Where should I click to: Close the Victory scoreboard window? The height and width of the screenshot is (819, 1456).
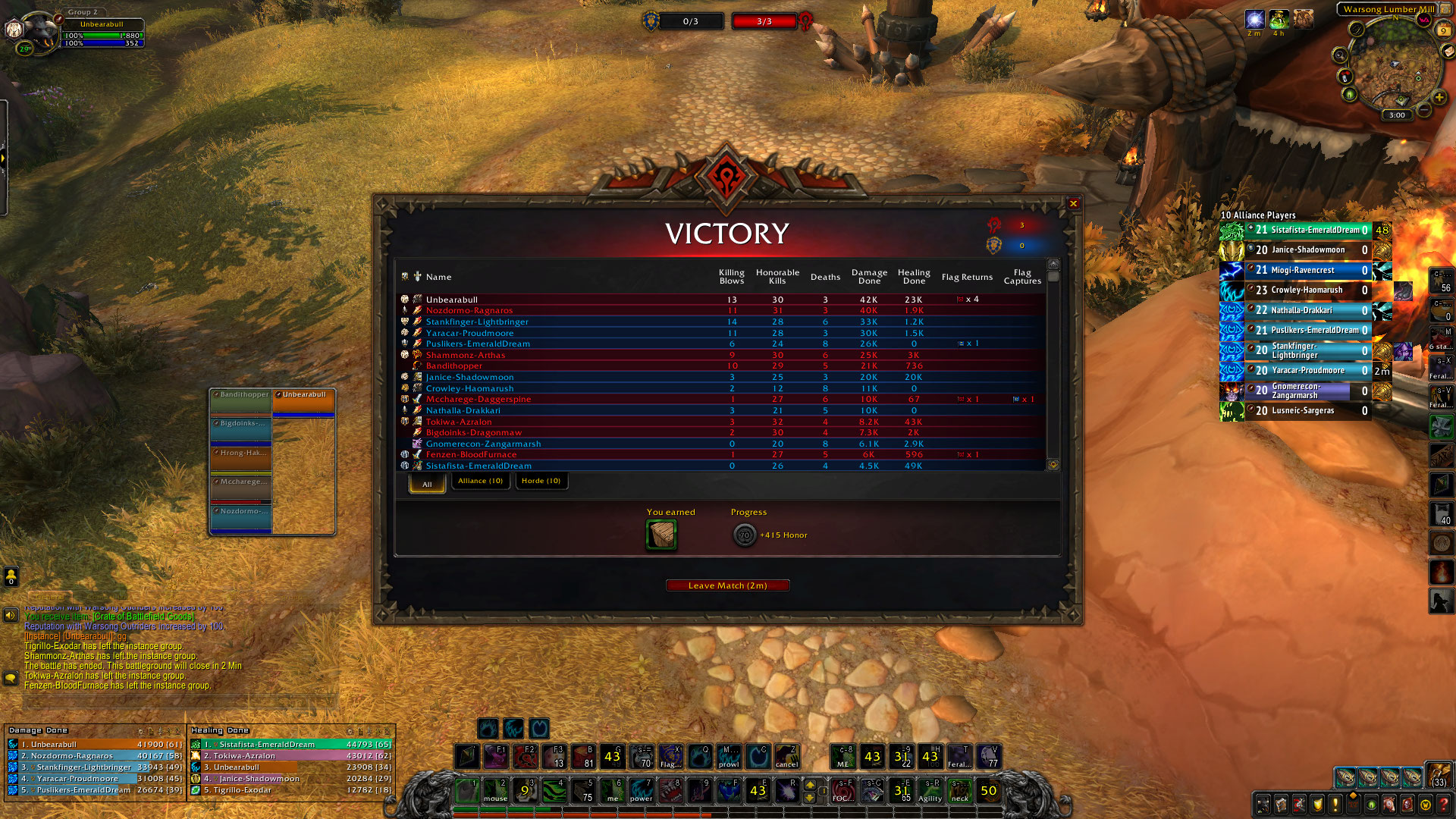point(1073,203)
